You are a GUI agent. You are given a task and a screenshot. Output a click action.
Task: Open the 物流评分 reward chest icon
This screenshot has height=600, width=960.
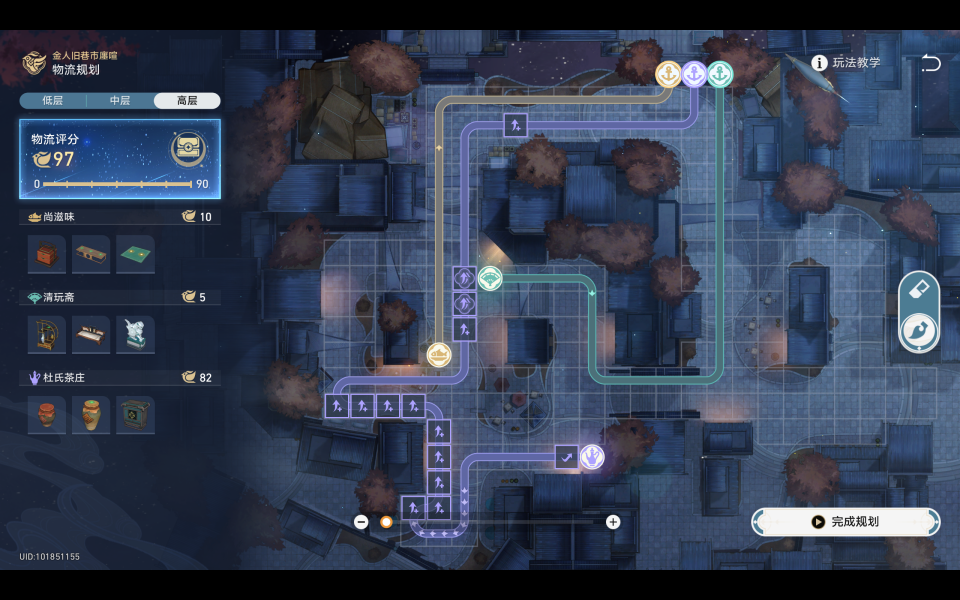tap(189, 151)
